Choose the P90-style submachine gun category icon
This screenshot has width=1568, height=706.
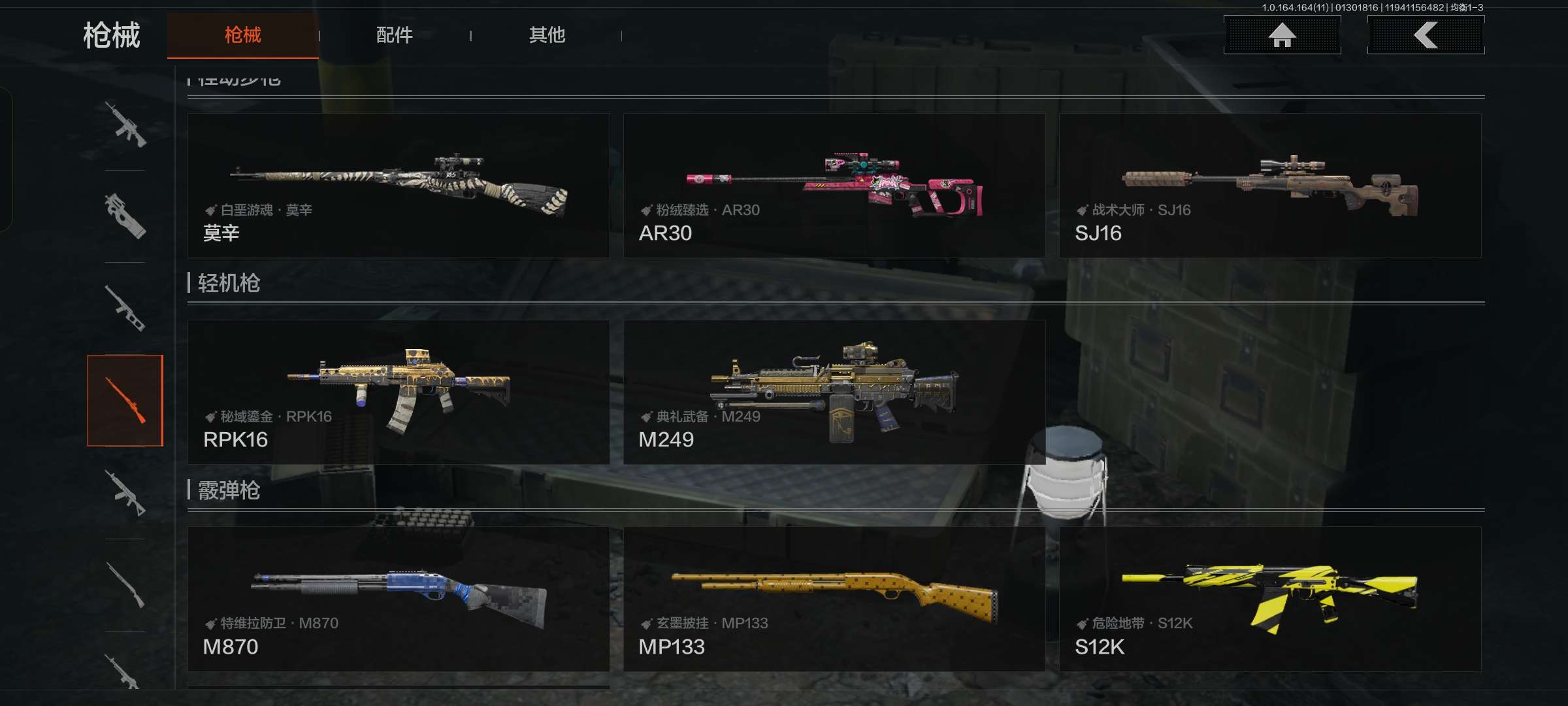click(125, 216)
